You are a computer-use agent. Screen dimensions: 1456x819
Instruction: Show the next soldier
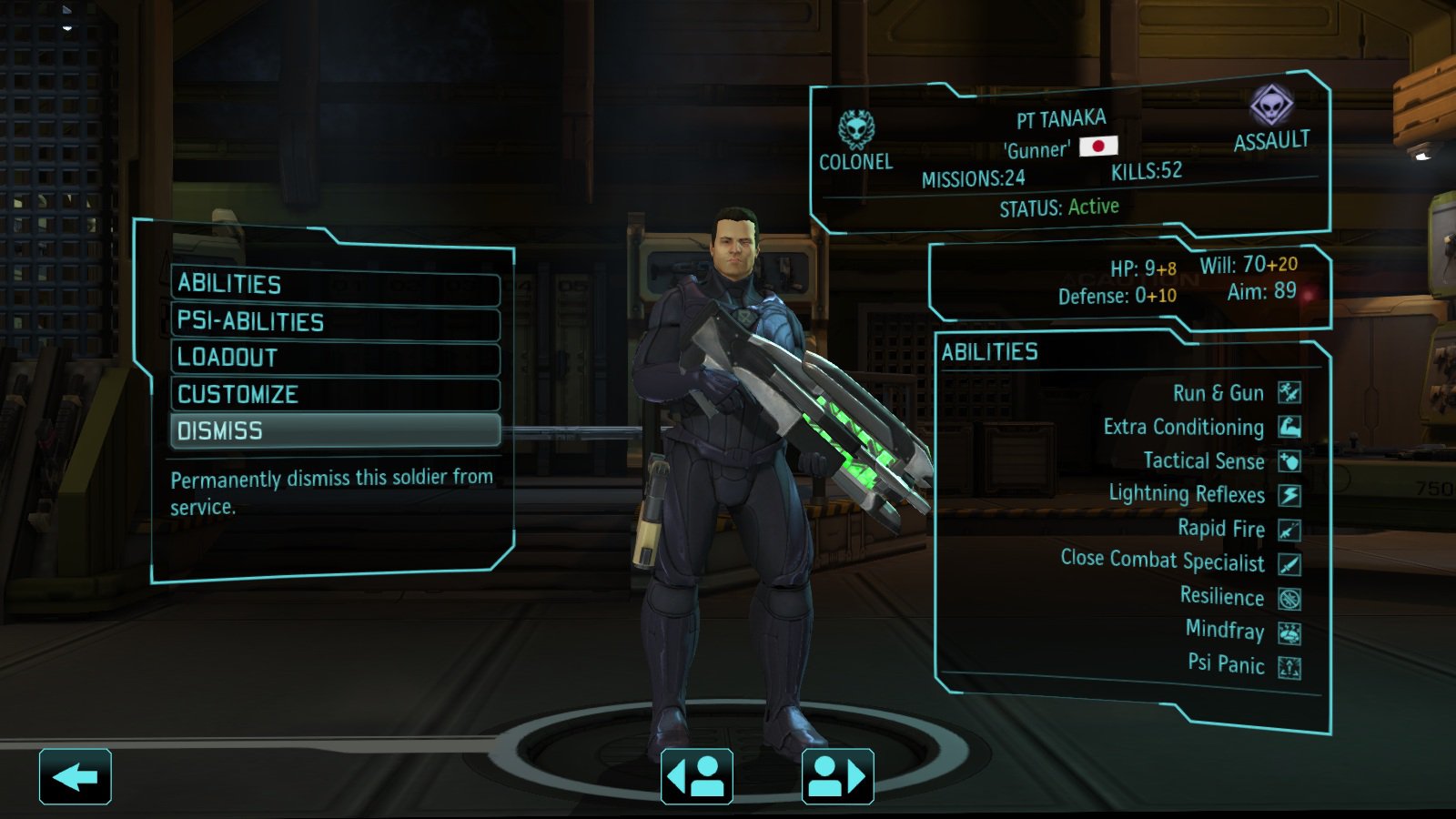click(x=837, y=777)
